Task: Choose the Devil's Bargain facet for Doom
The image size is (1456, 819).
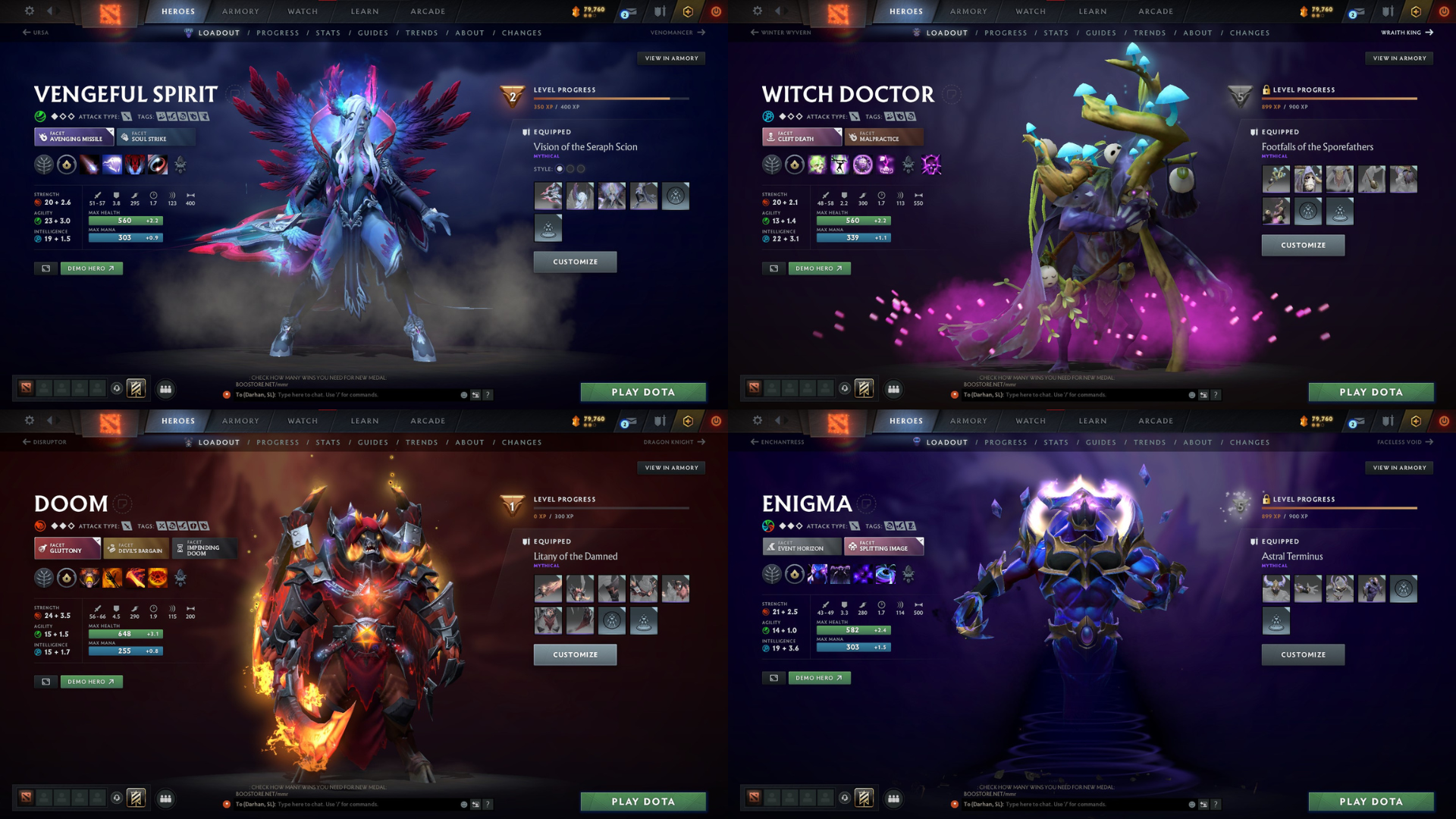Action: [x=135, y=548]
